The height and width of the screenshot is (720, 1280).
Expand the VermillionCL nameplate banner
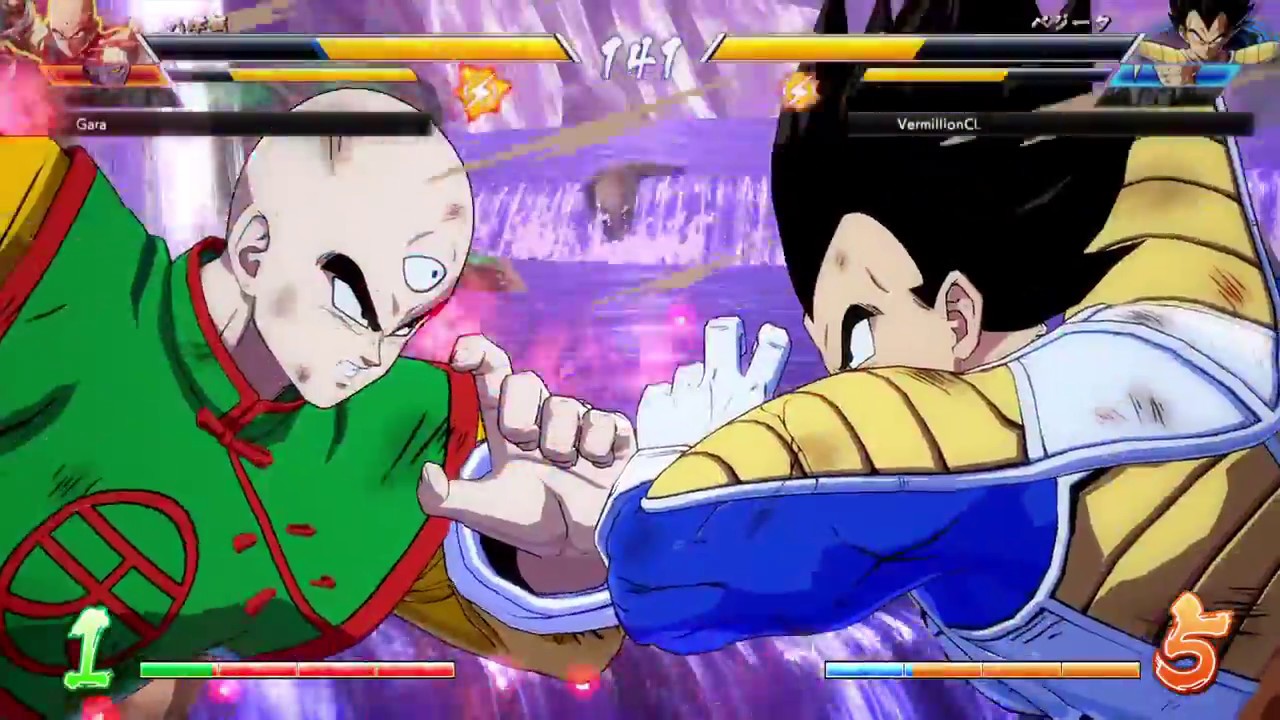click(1050, 124)
